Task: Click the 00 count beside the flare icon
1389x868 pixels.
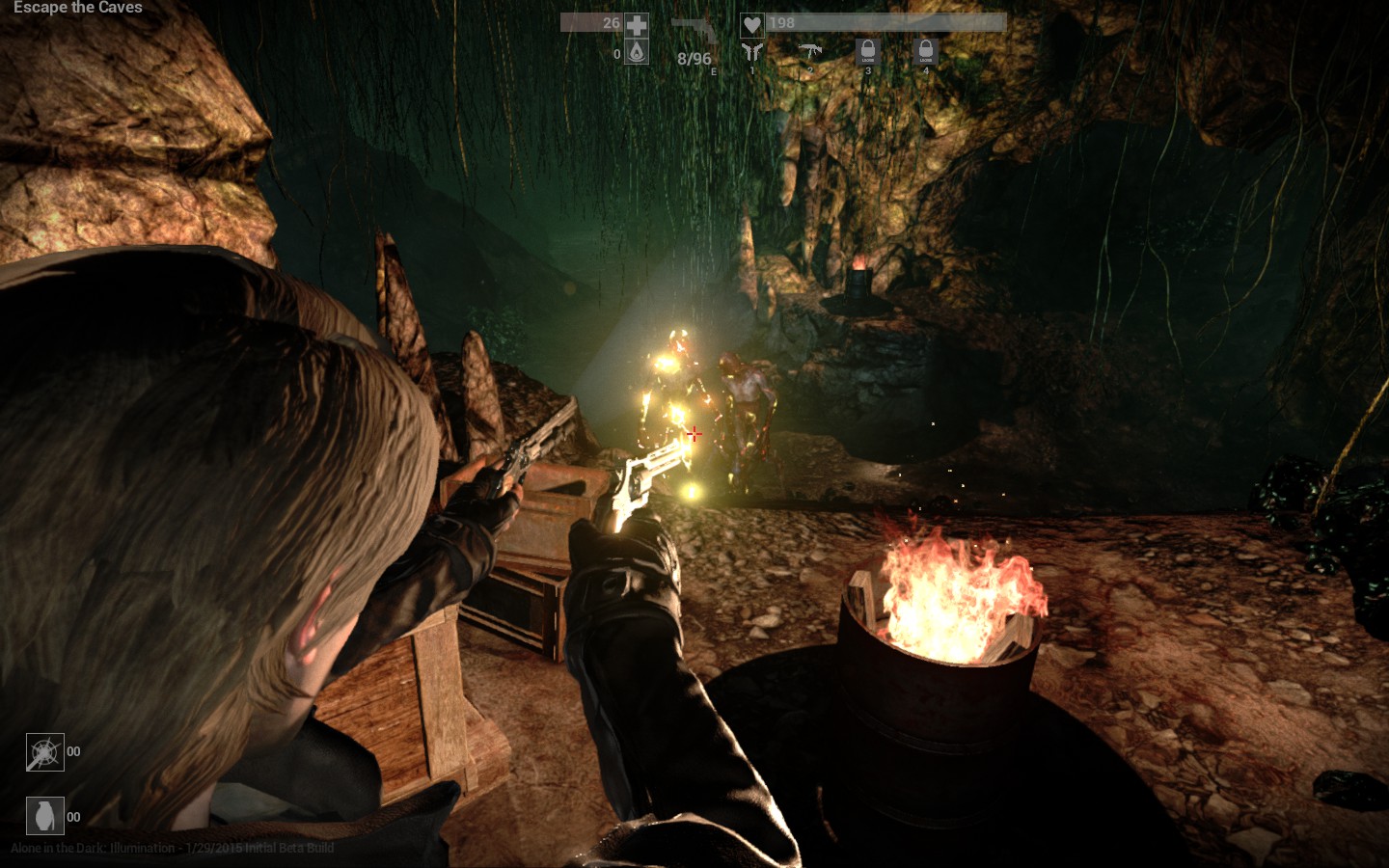Action: pos(74,751)
